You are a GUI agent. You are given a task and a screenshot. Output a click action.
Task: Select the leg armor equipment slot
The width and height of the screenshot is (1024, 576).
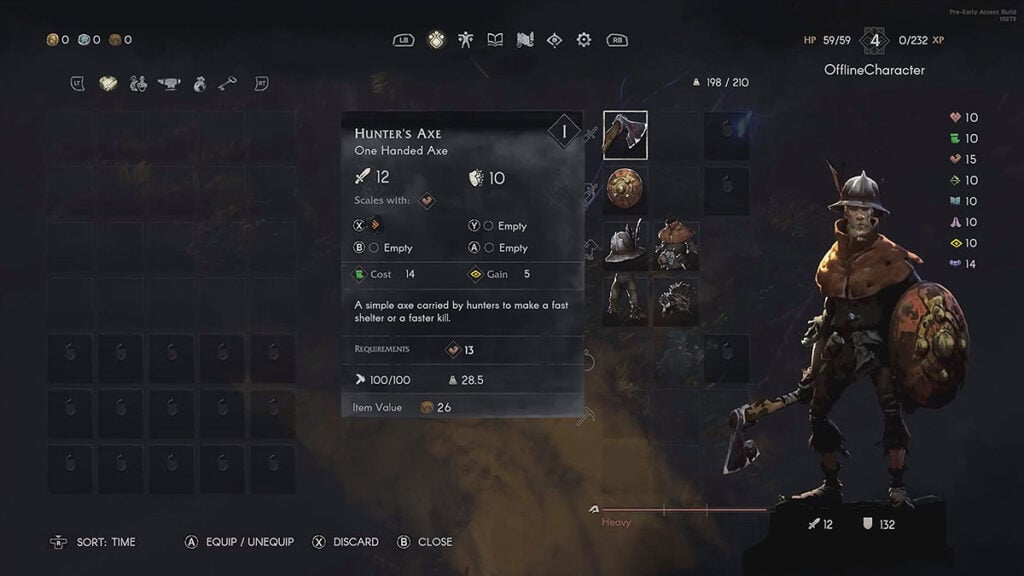[x=625, y=300]
